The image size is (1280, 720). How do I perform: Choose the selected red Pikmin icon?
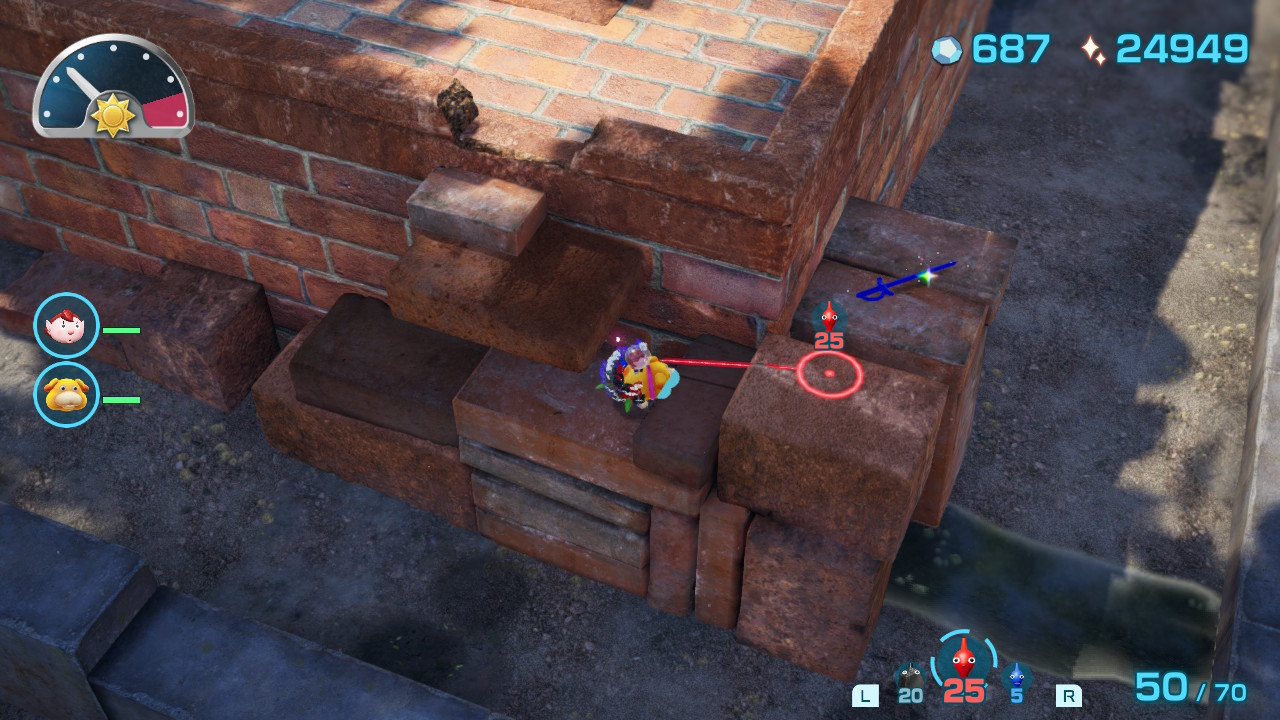[963, 660]
